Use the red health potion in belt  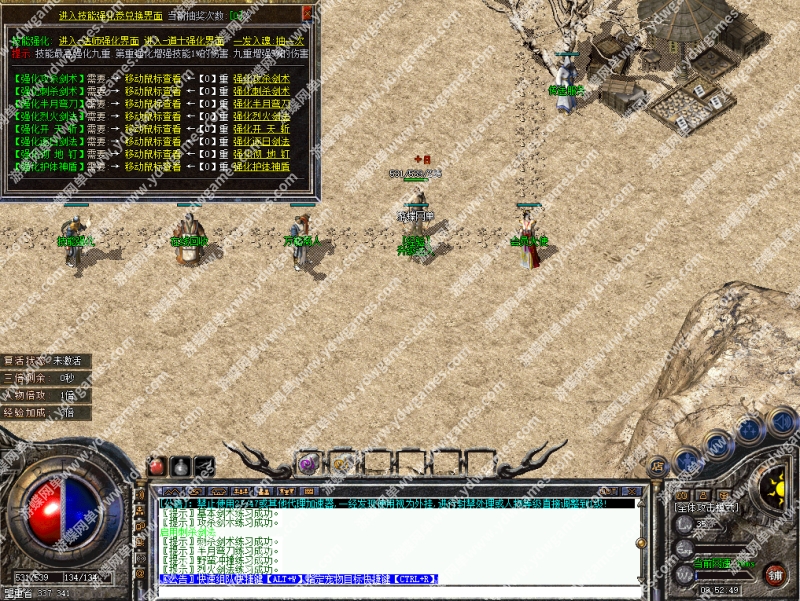(158, 465)
